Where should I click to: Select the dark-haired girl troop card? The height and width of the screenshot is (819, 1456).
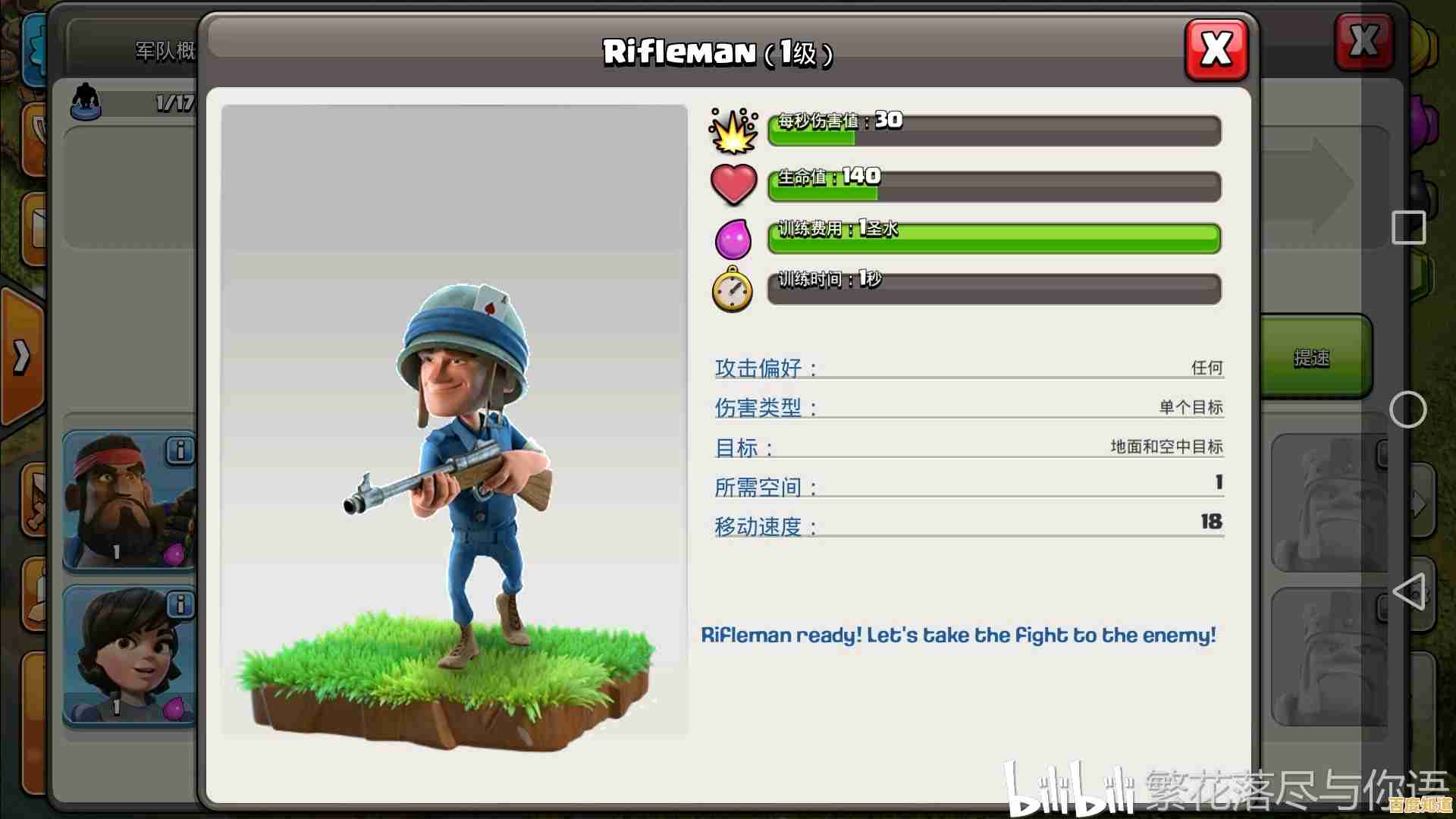point(125,656)
